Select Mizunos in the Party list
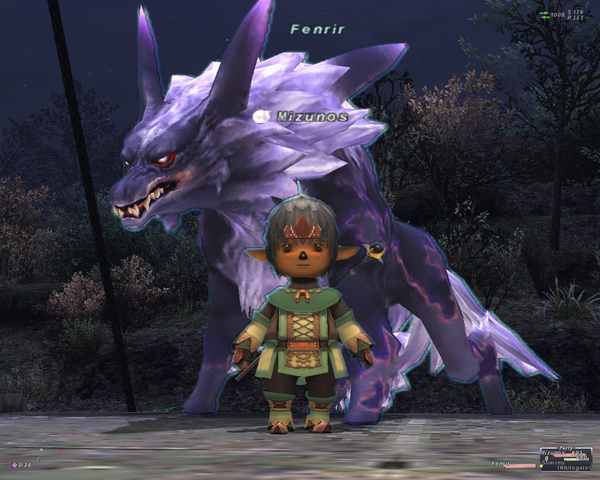 click(x=554, y=453)
